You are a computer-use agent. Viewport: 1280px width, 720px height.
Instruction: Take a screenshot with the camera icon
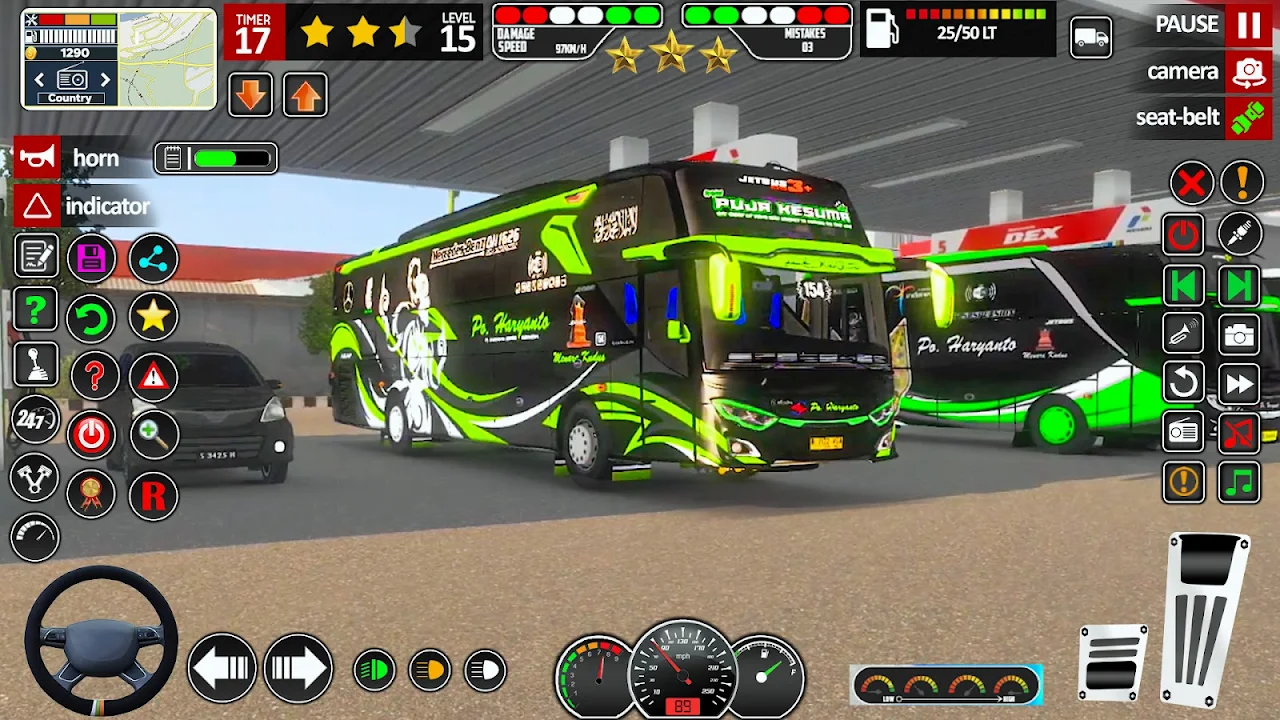coord(1239,336)
